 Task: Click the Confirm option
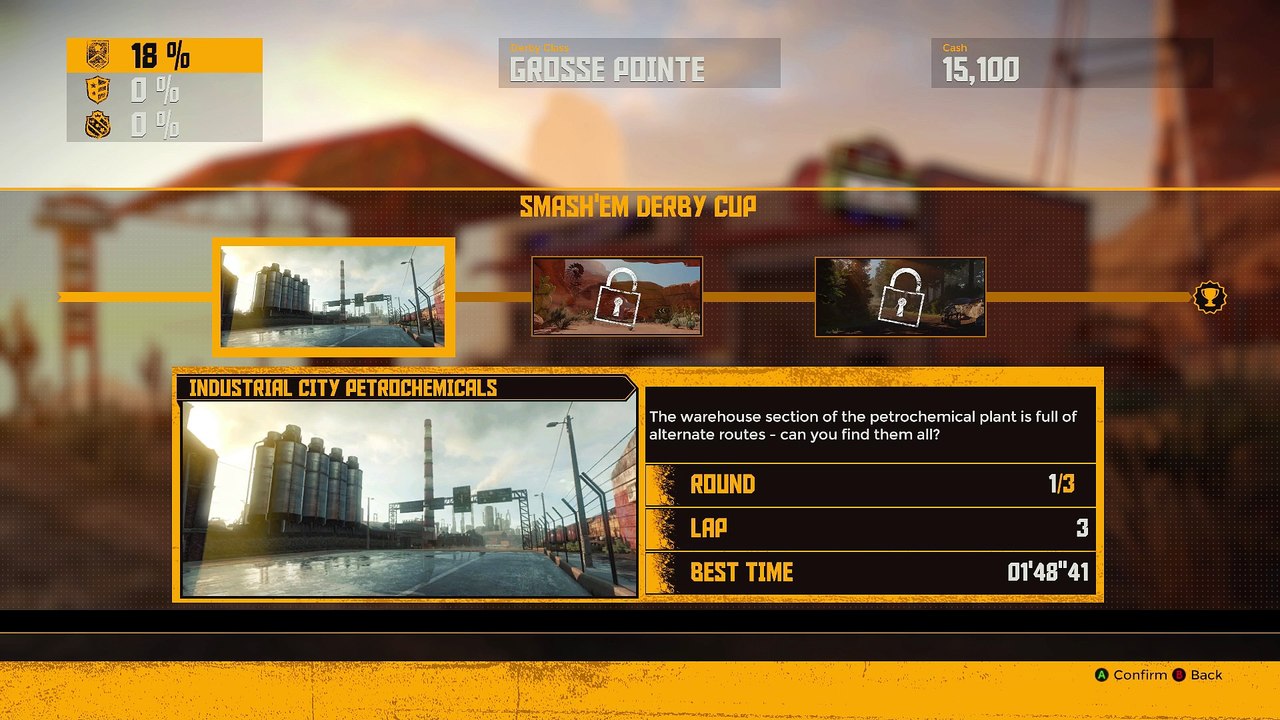(x=1131, y=675)
